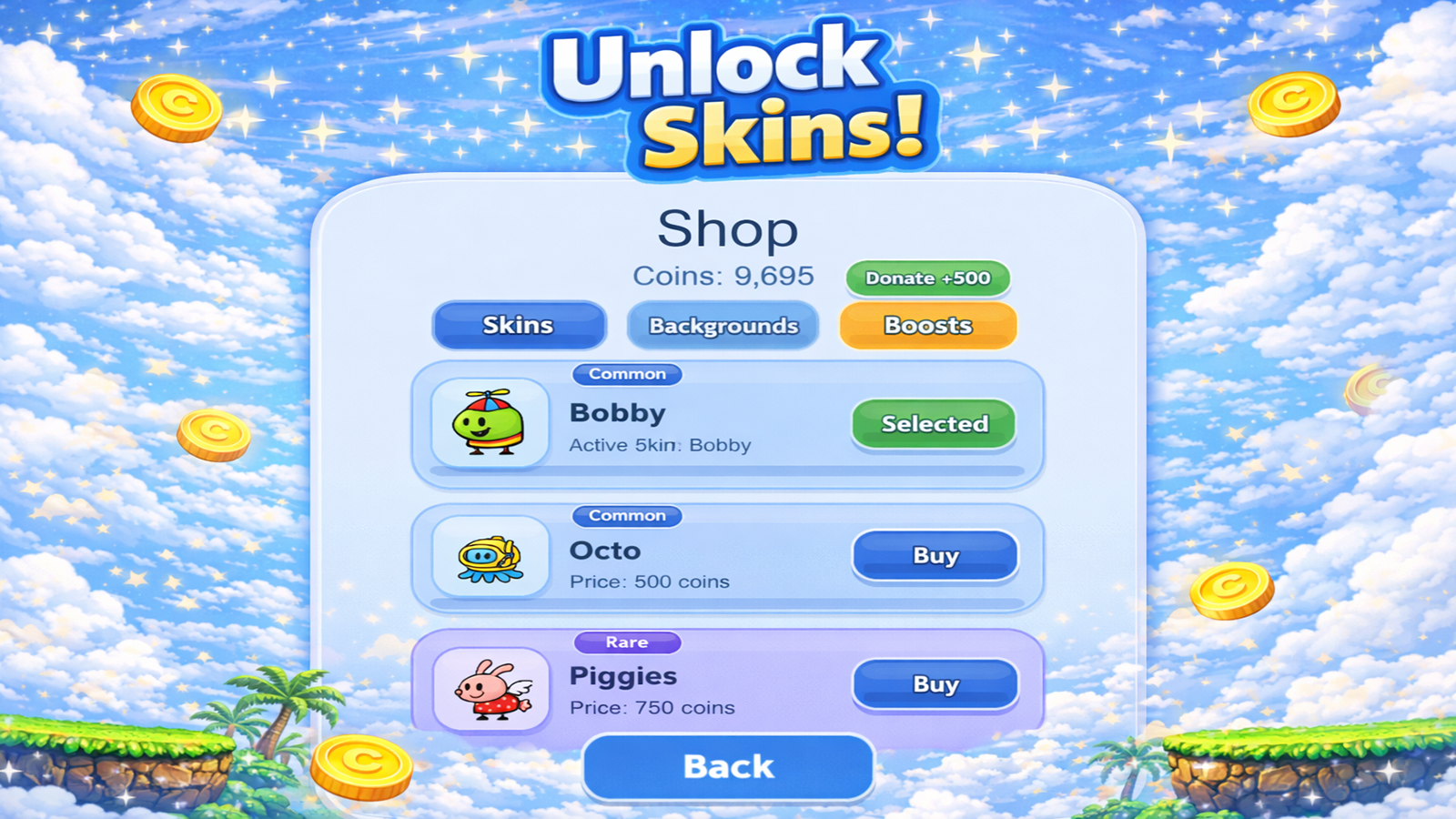The height and width of the screenshot is (819, 1456).
Task: Buy the Piggies skin for 750 coins
Action: 935,684
